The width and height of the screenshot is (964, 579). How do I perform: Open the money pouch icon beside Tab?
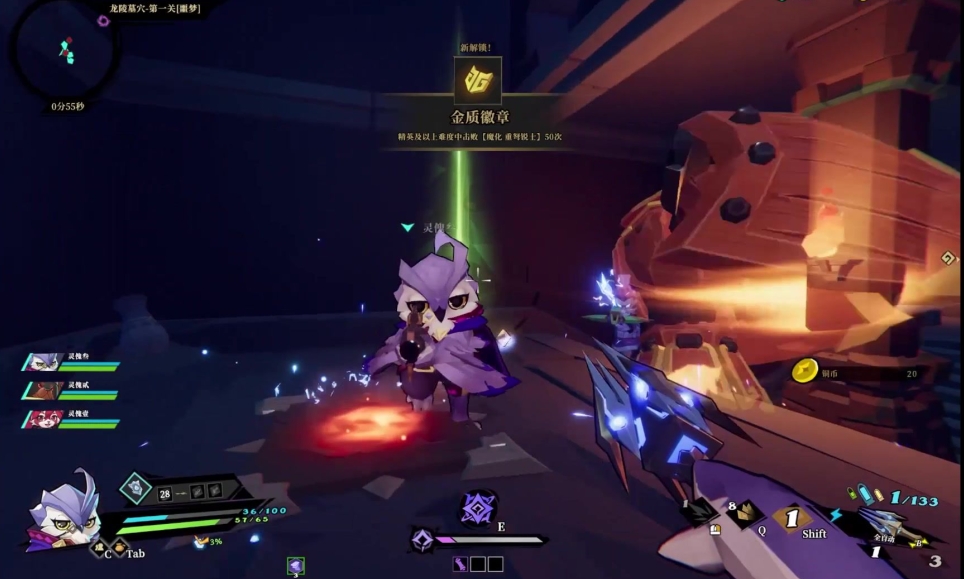[117, 548]
